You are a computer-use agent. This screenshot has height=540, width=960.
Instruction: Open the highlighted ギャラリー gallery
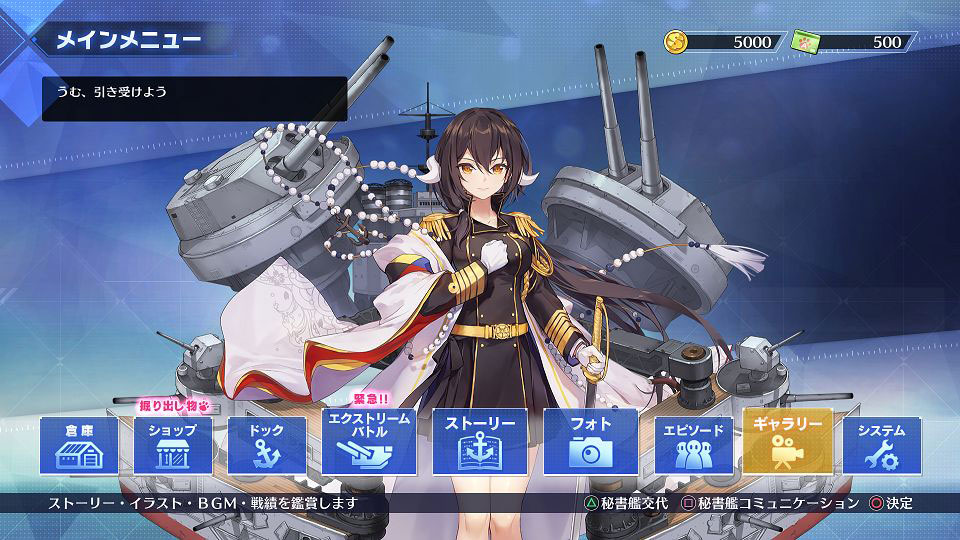[787, 441]
